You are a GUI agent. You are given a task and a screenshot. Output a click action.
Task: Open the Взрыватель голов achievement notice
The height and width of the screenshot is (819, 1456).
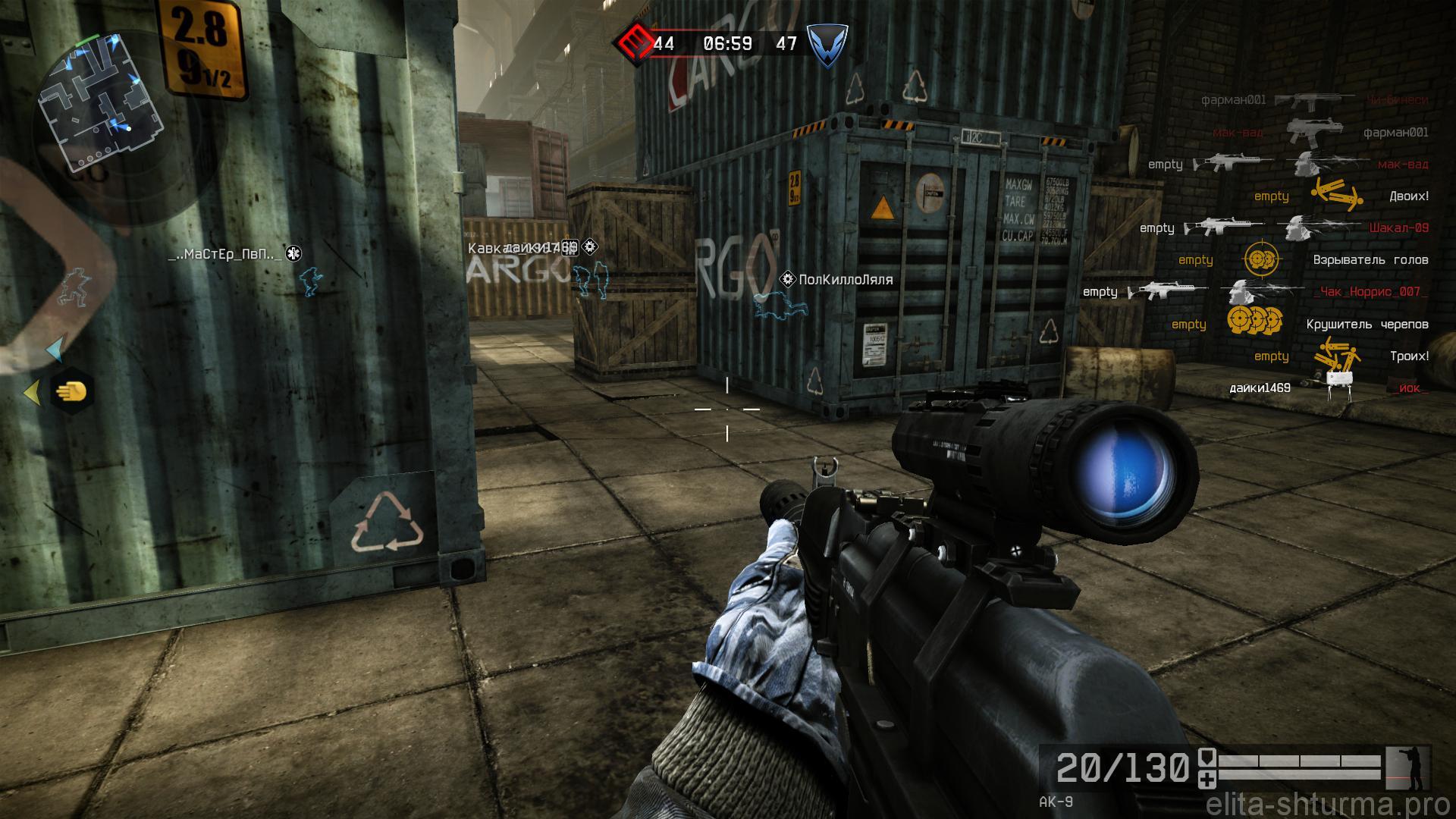[x=1370, y=260]
